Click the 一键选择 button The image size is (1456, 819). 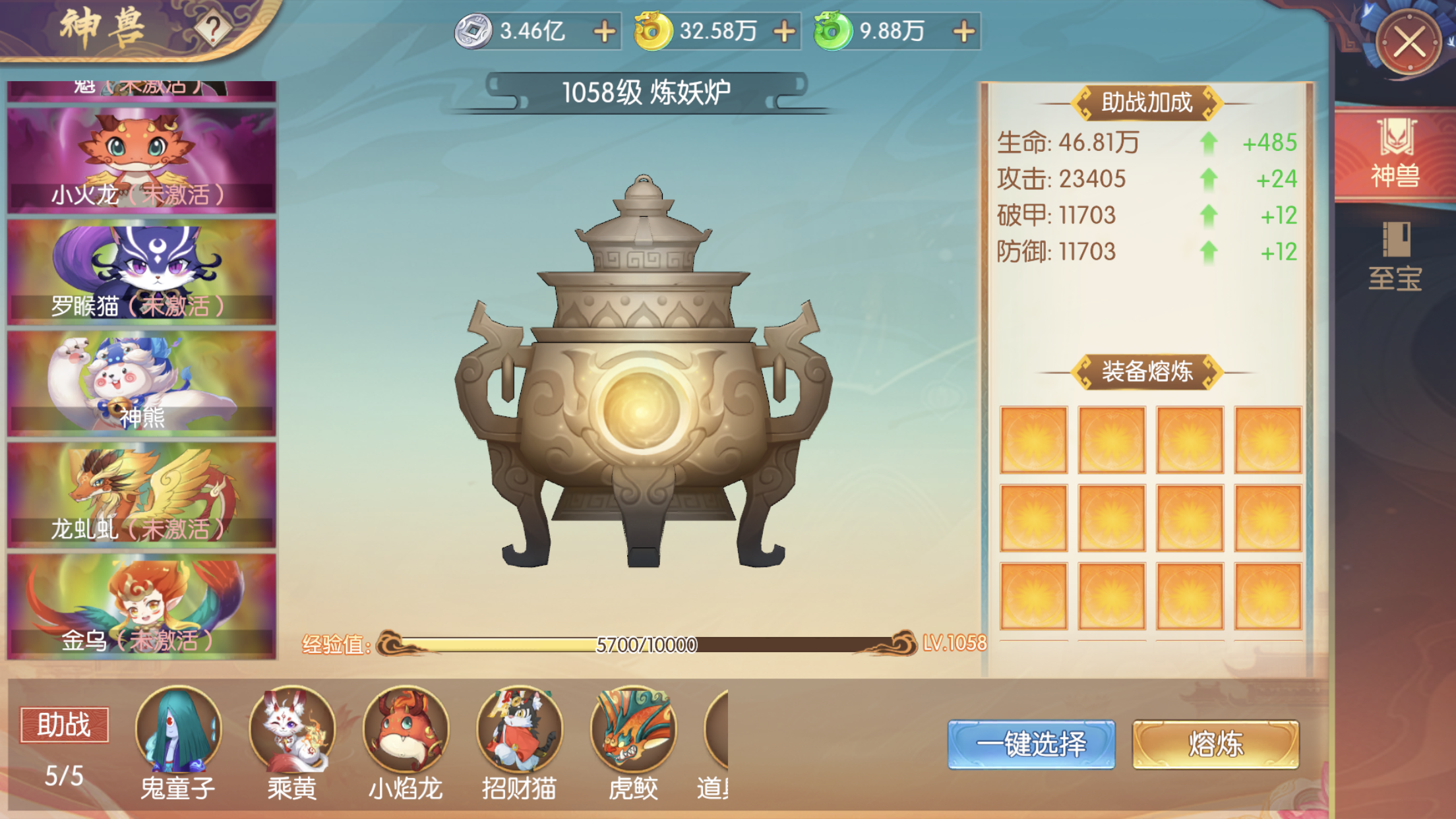click(x=1031, y=744)
